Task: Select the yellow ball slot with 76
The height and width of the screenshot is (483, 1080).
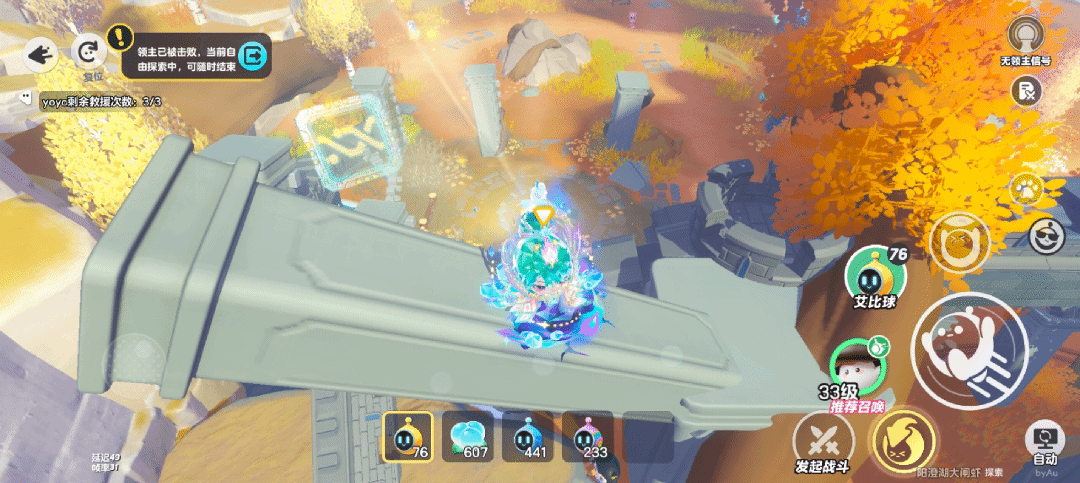Action: (x=407, y=436)
